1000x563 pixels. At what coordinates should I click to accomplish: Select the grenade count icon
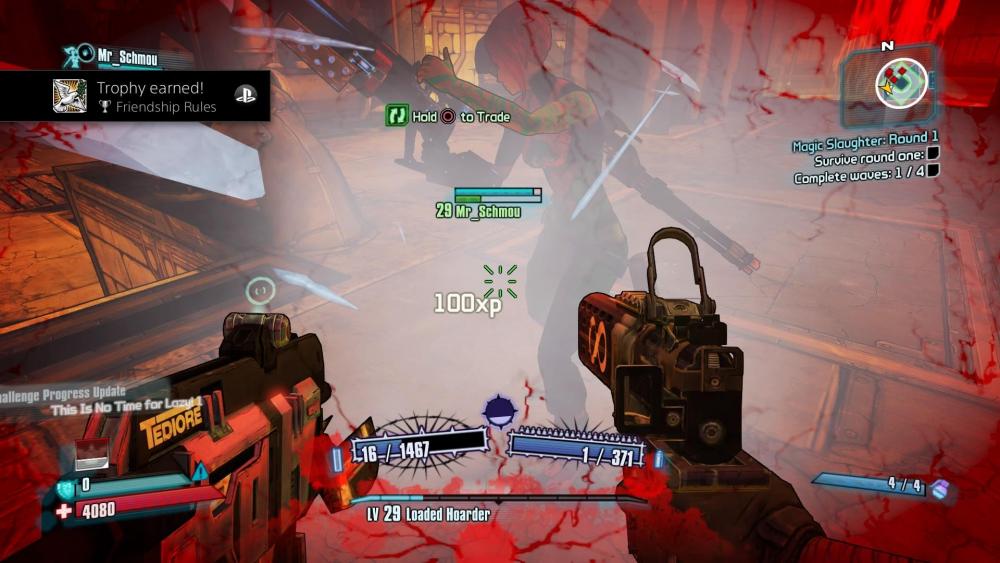939,489
